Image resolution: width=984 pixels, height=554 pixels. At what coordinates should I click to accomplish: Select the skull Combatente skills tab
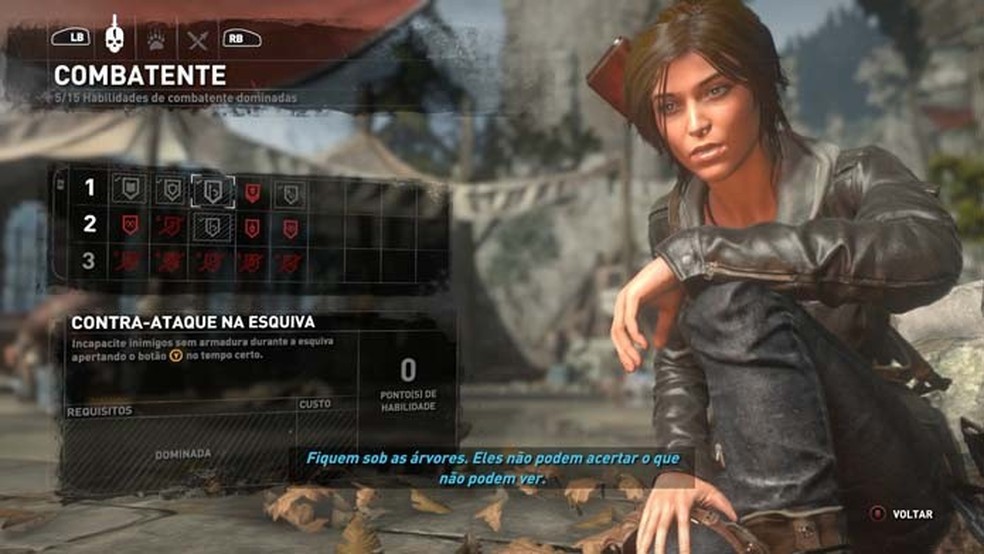pos(114,36)
